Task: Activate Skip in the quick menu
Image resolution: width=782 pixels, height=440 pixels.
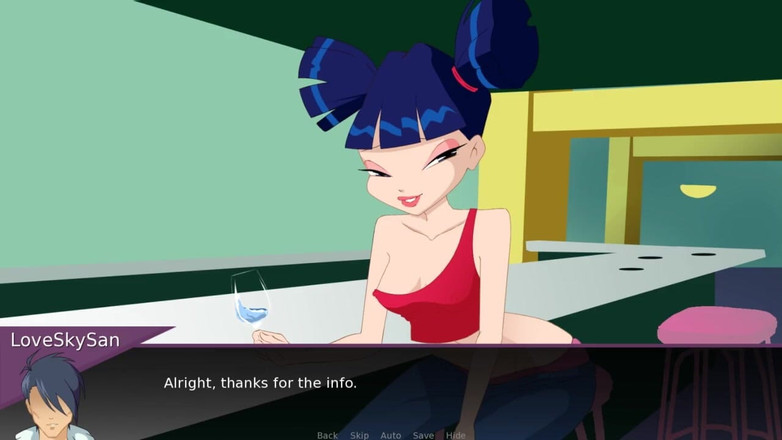Action: click(x=359, y=435)
